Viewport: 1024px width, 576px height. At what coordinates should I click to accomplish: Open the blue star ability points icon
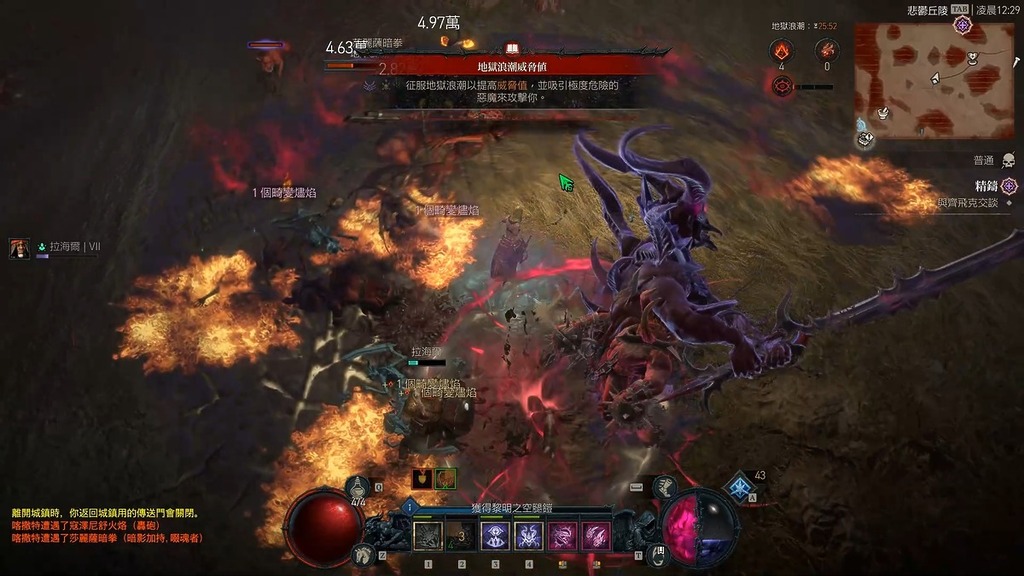740,487
